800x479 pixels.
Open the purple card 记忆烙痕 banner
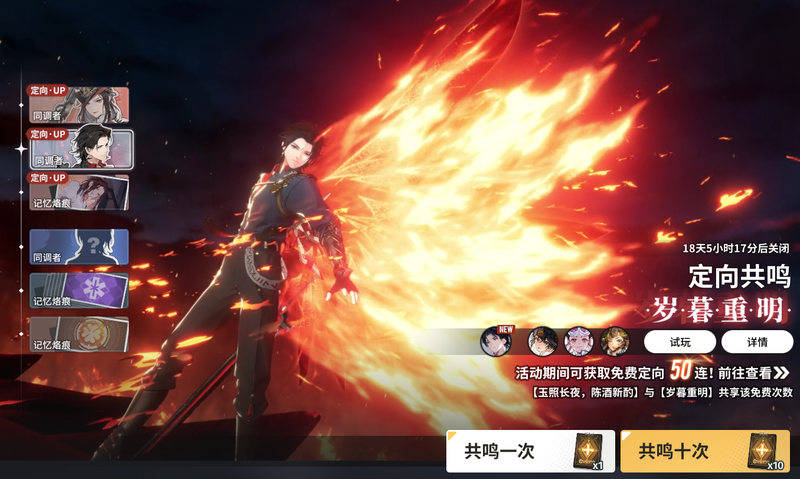click(x=79, y=291)
